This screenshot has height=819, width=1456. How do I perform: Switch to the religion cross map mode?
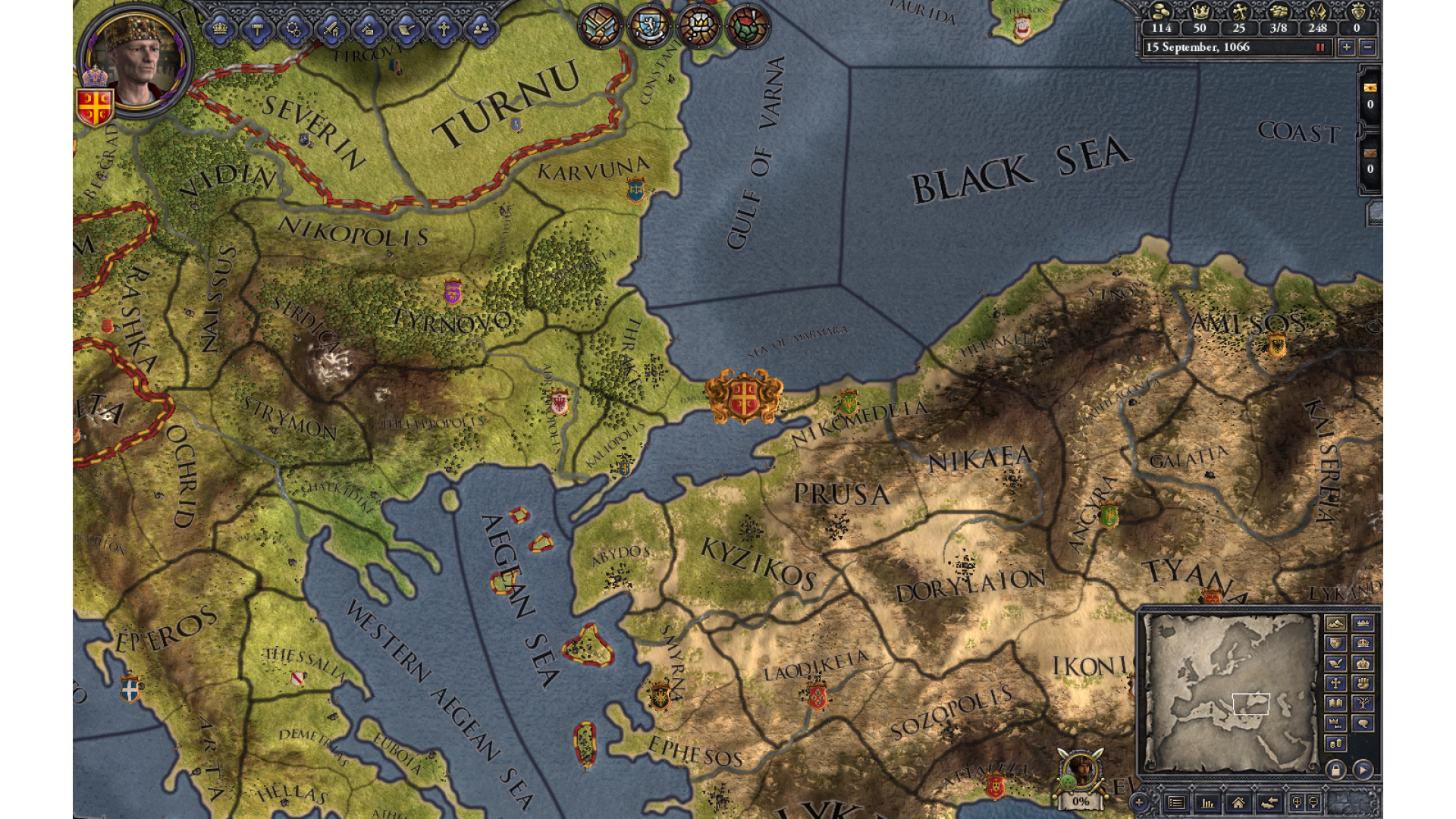click(1335, 683)
